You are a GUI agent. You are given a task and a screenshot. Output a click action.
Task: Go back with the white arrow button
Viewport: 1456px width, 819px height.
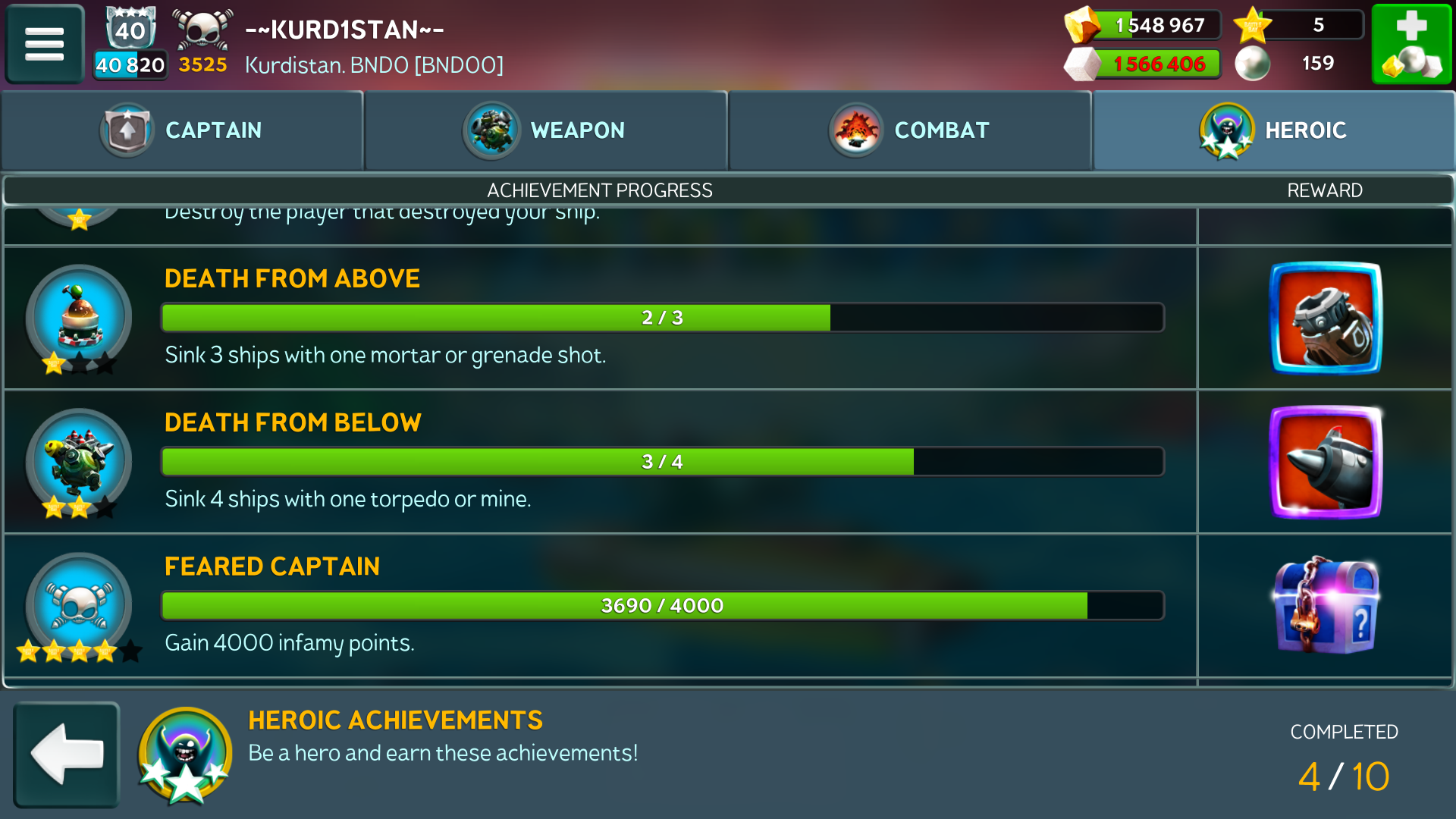click(67, 754)
